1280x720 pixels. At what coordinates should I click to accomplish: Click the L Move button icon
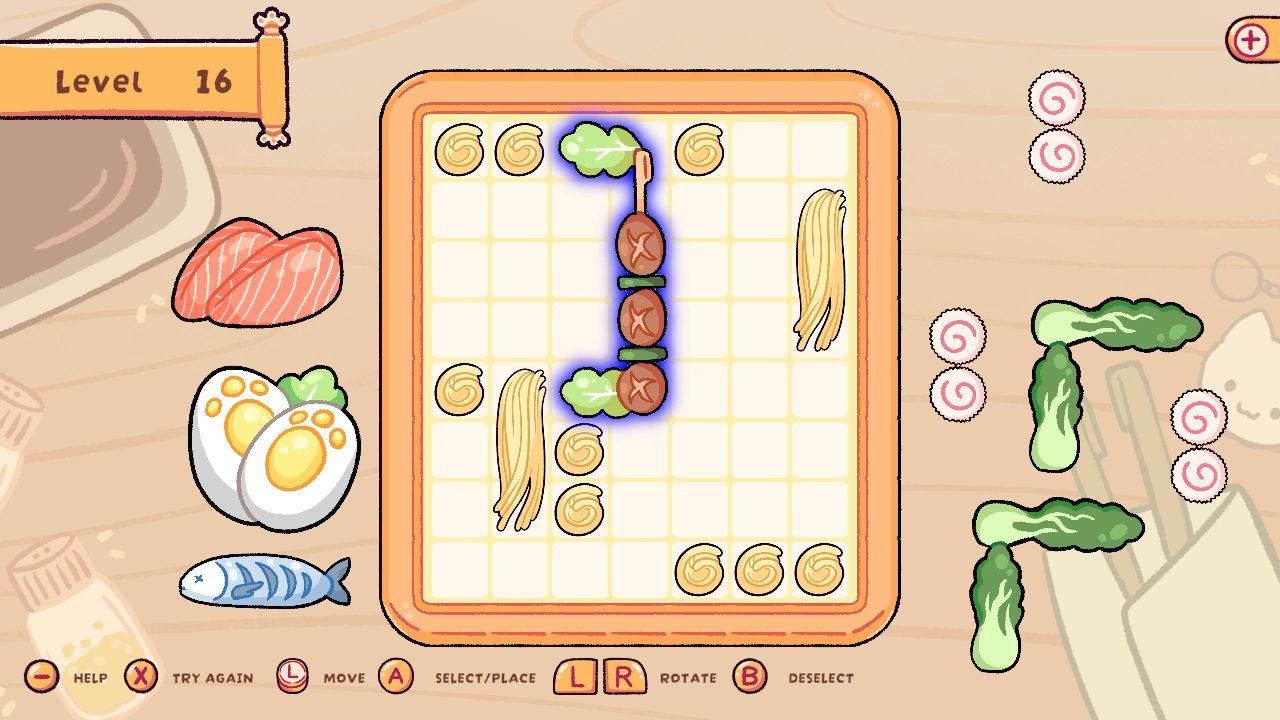(293, 676)
